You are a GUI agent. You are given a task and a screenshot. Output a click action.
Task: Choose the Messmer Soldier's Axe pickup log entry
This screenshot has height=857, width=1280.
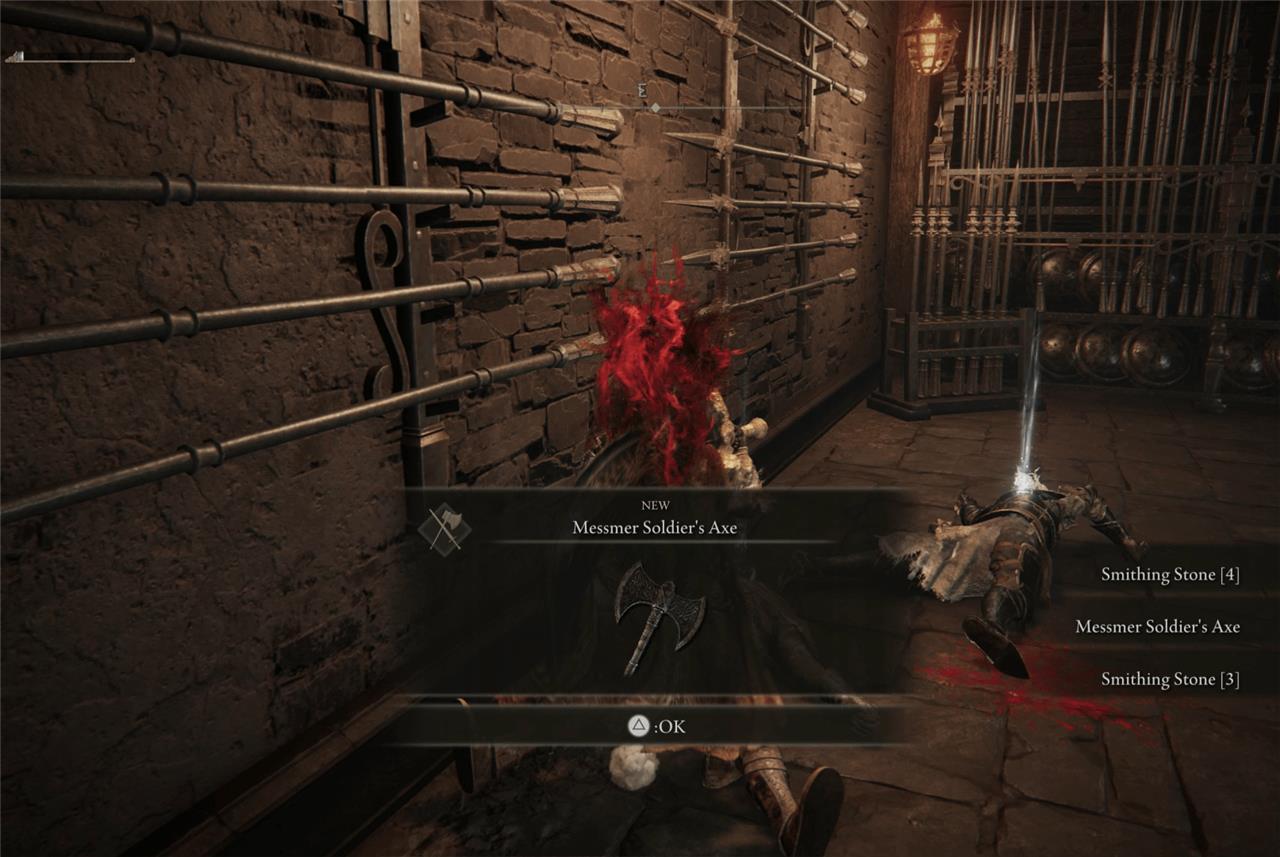pos(1156,627)
